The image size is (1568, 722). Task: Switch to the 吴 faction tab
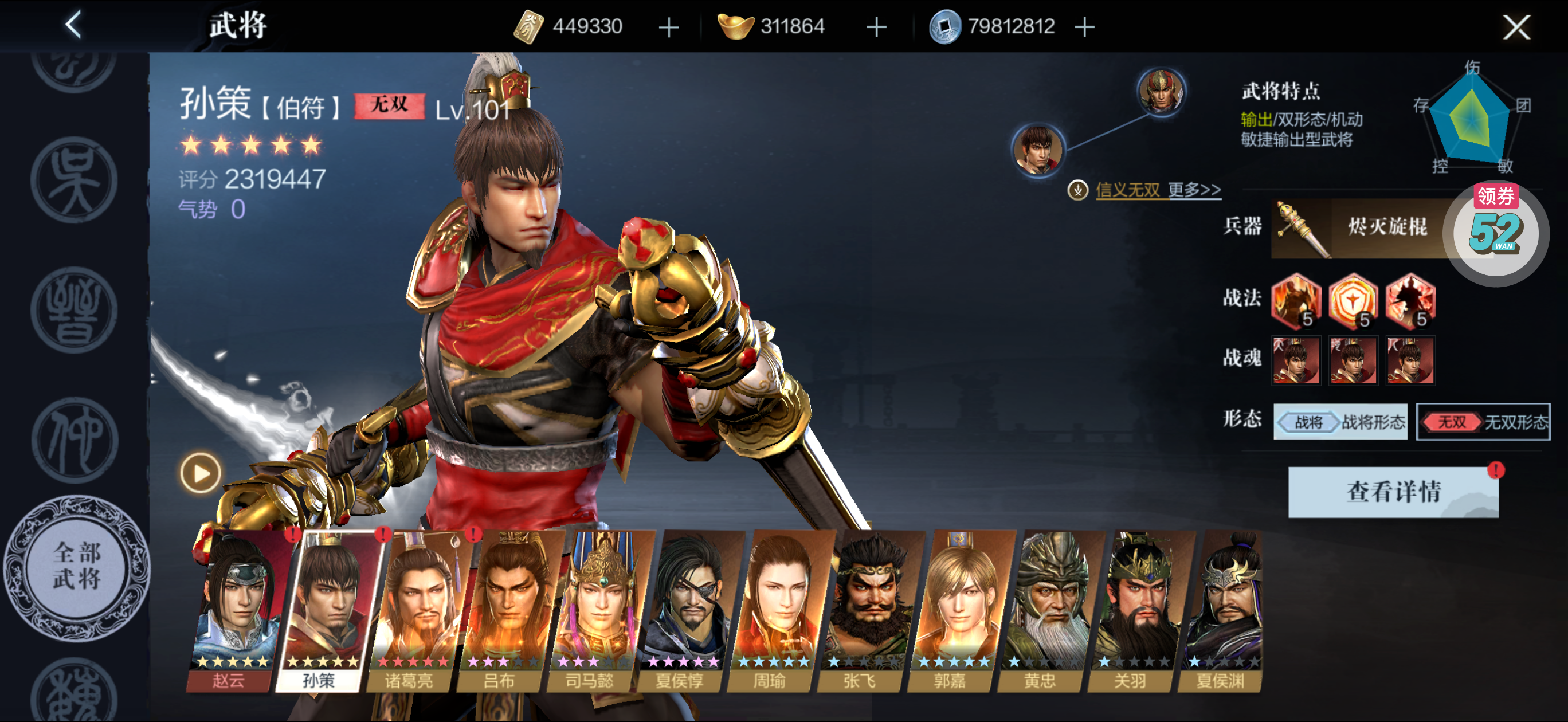75,180
